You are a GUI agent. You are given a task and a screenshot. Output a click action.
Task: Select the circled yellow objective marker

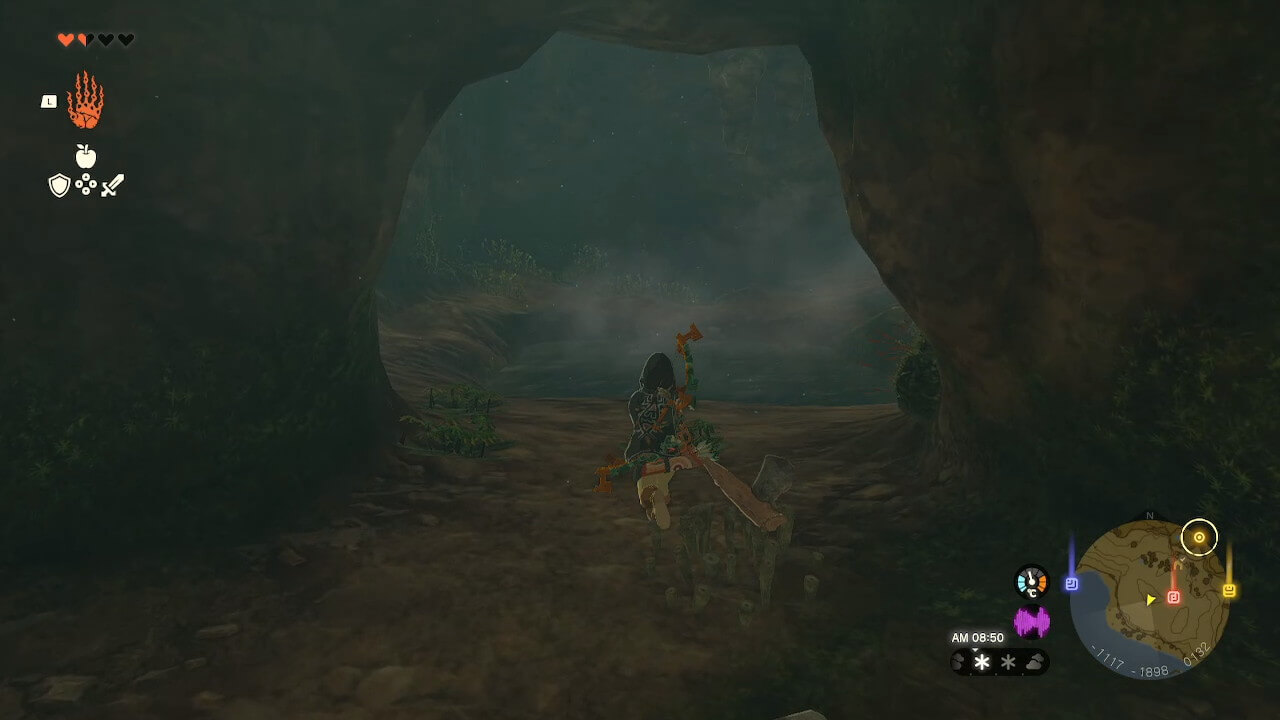1199,538
